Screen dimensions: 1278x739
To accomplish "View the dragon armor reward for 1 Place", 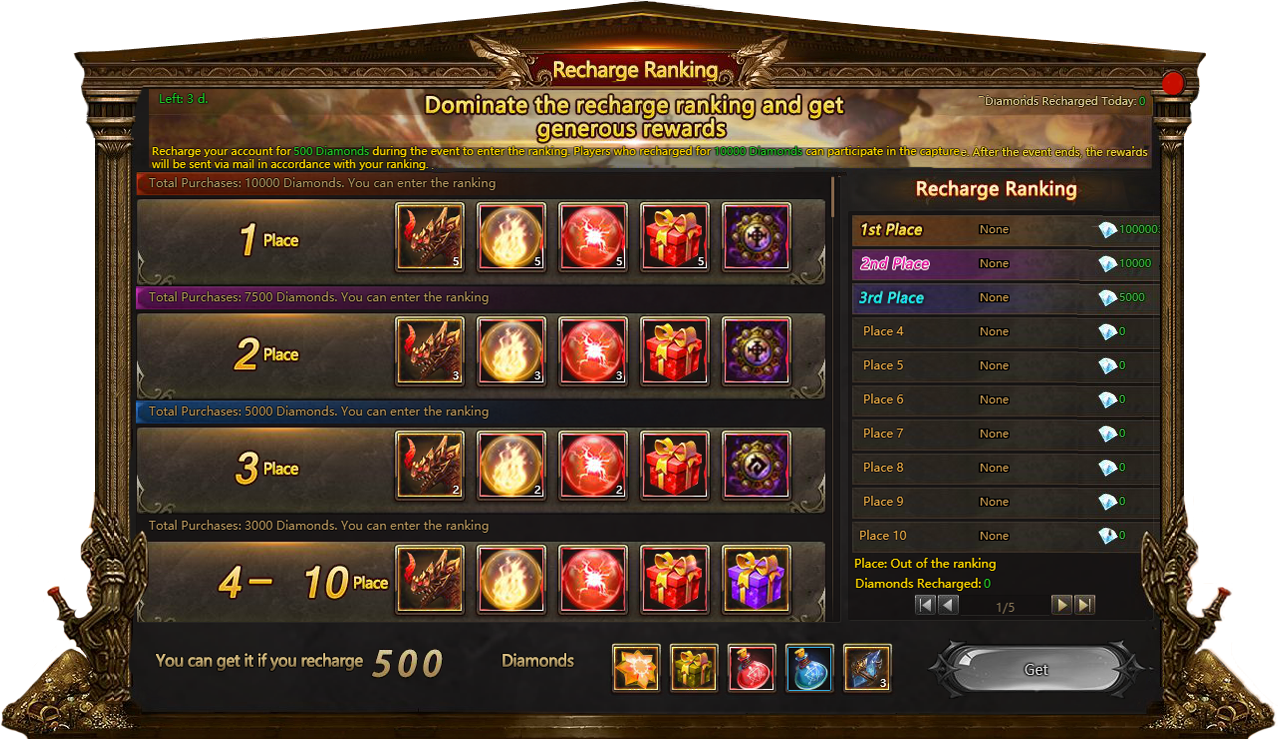I will 430,237.
